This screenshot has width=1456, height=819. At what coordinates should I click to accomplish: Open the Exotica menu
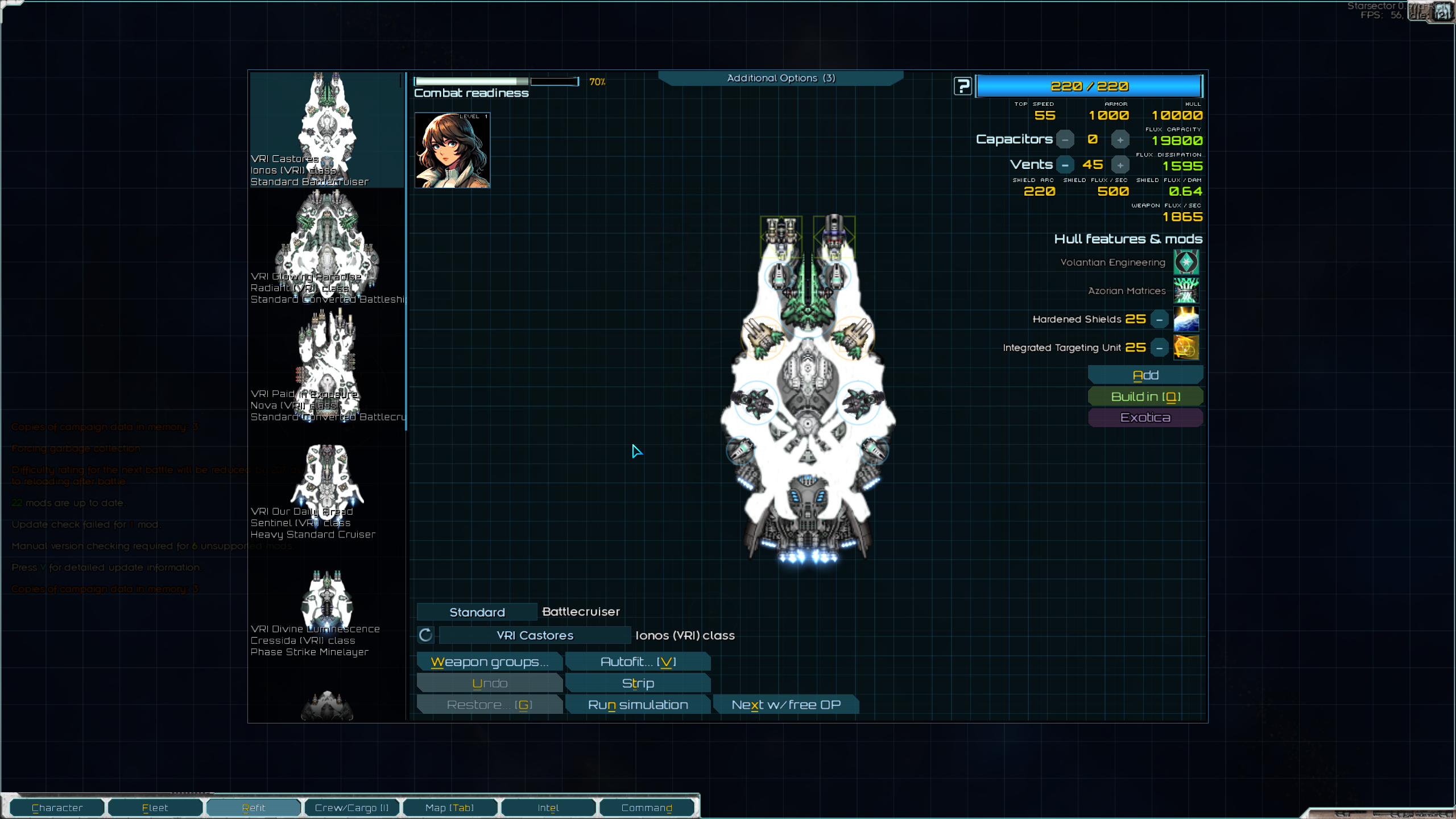1145,418
